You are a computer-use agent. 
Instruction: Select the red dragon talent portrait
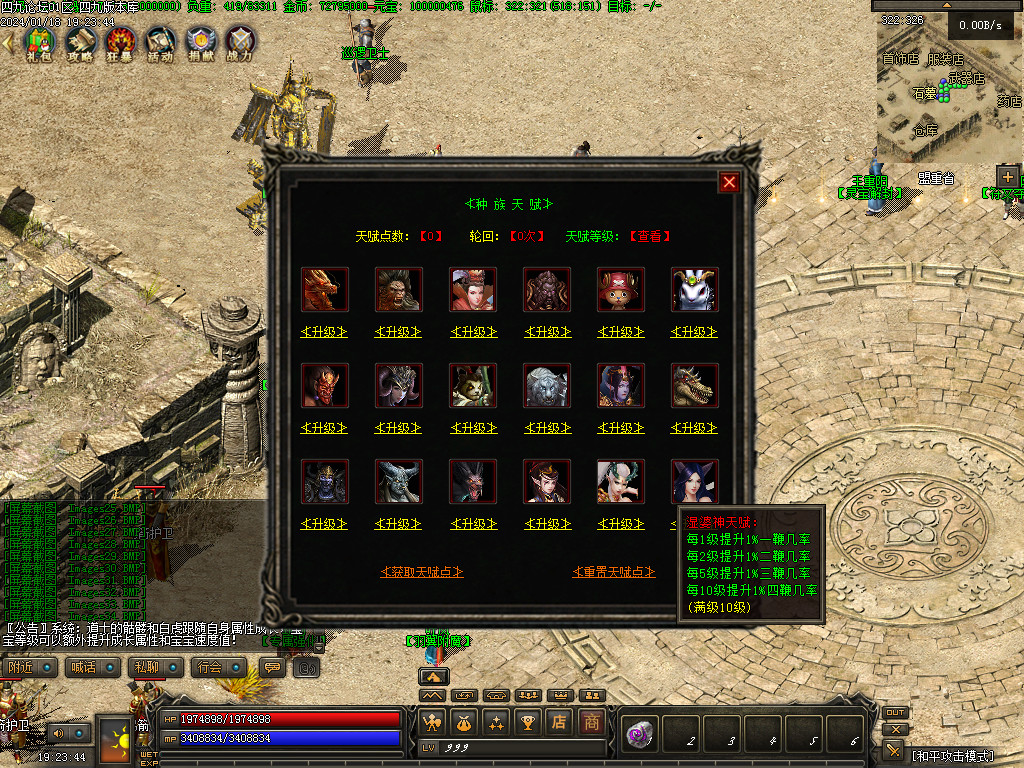click(x=325, y=290)
